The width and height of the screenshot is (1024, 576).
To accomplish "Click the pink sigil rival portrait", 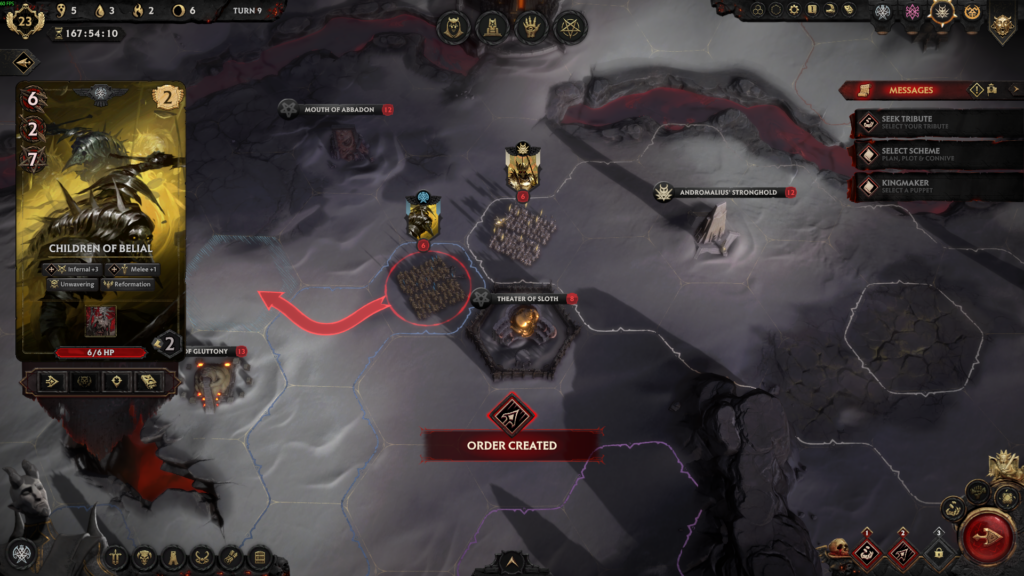I will (x=911, y=12).
